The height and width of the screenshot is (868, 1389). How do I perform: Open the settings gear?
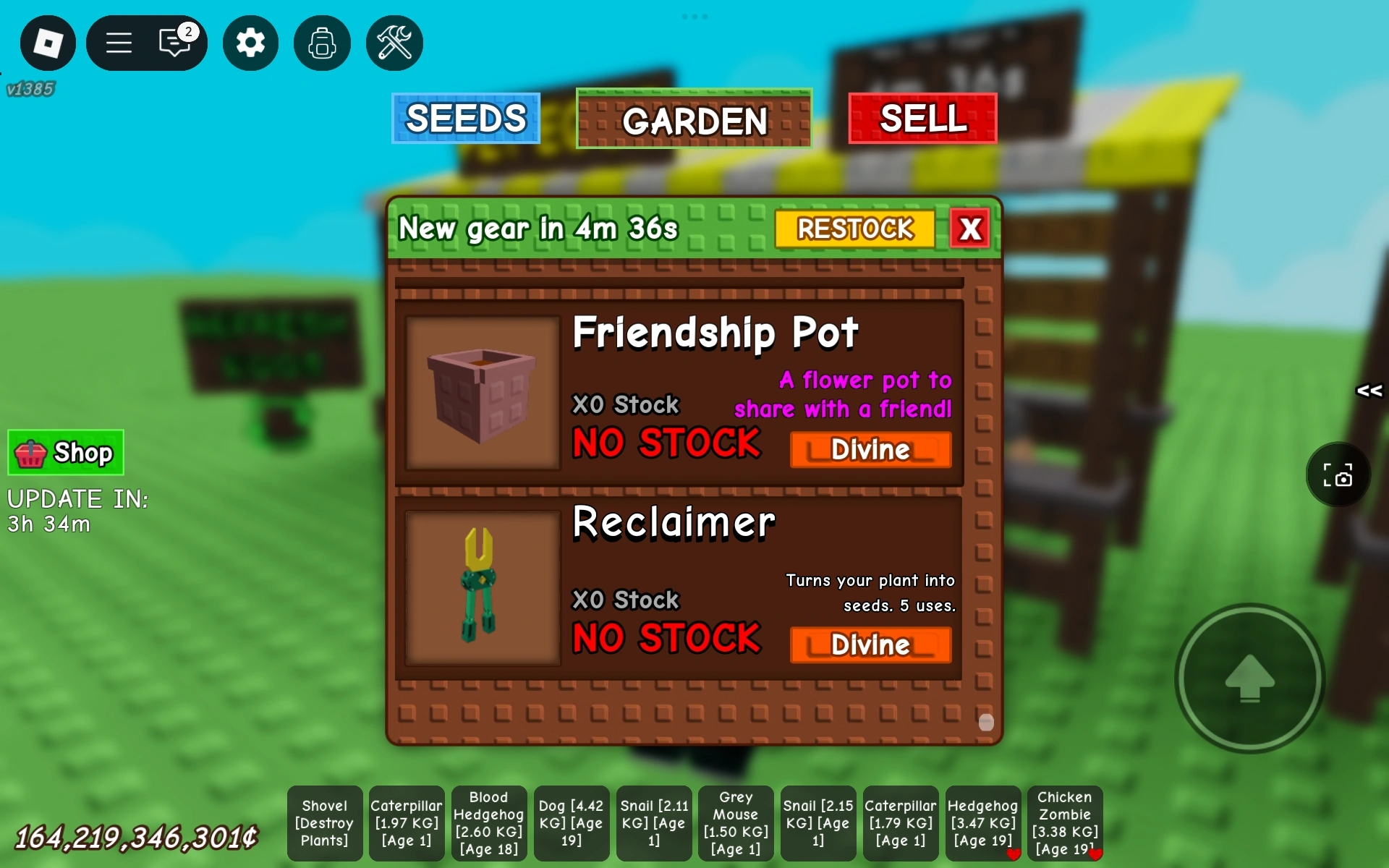[x=250, y=43]
